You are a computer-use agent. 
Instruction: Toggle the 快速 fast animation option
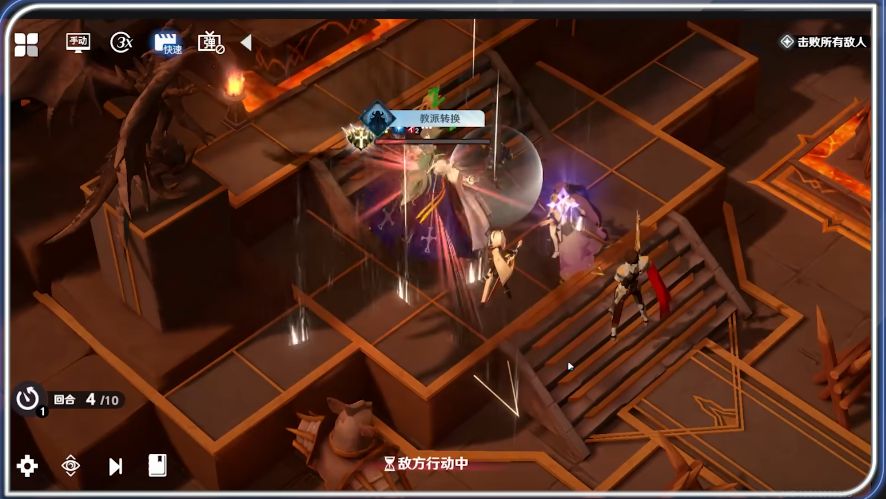[x=167, y=43]
